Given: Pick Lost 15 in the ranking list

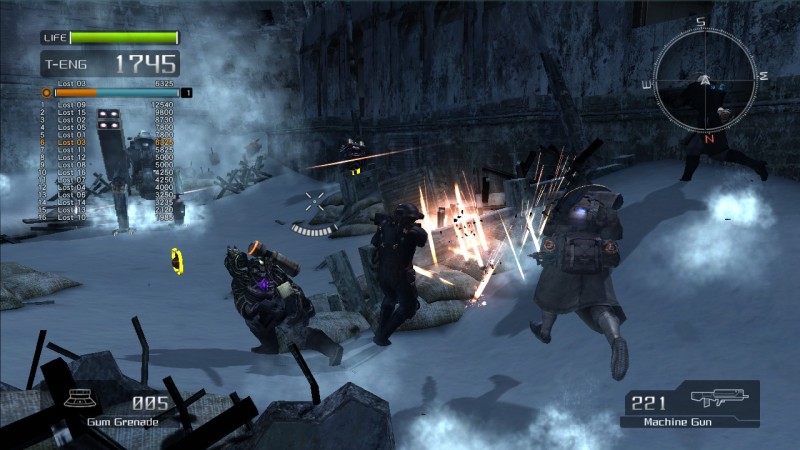Looking at the screenshot, I should pos(72,112).
